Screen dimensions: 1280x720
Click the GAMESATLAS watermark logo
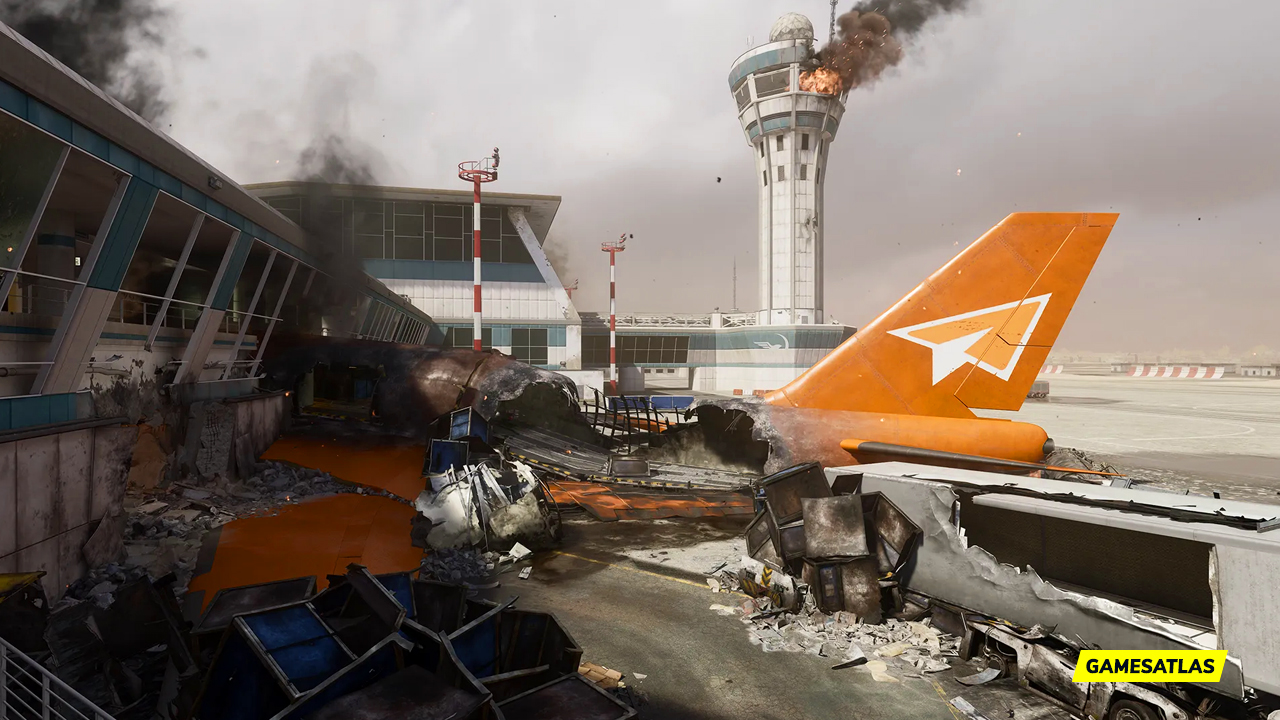tap(1149, 666)
